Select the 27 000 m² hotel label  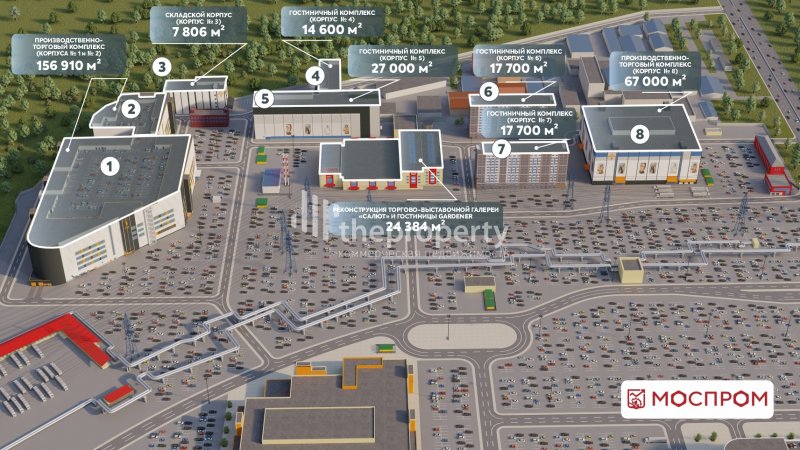pyautogui.click(x=402, y=62)
